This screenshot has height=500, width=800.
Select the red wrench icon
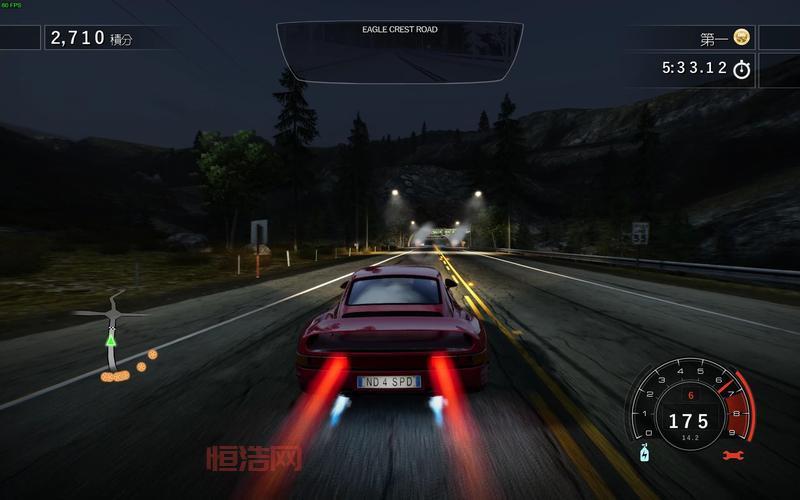[x=733, y=456]
